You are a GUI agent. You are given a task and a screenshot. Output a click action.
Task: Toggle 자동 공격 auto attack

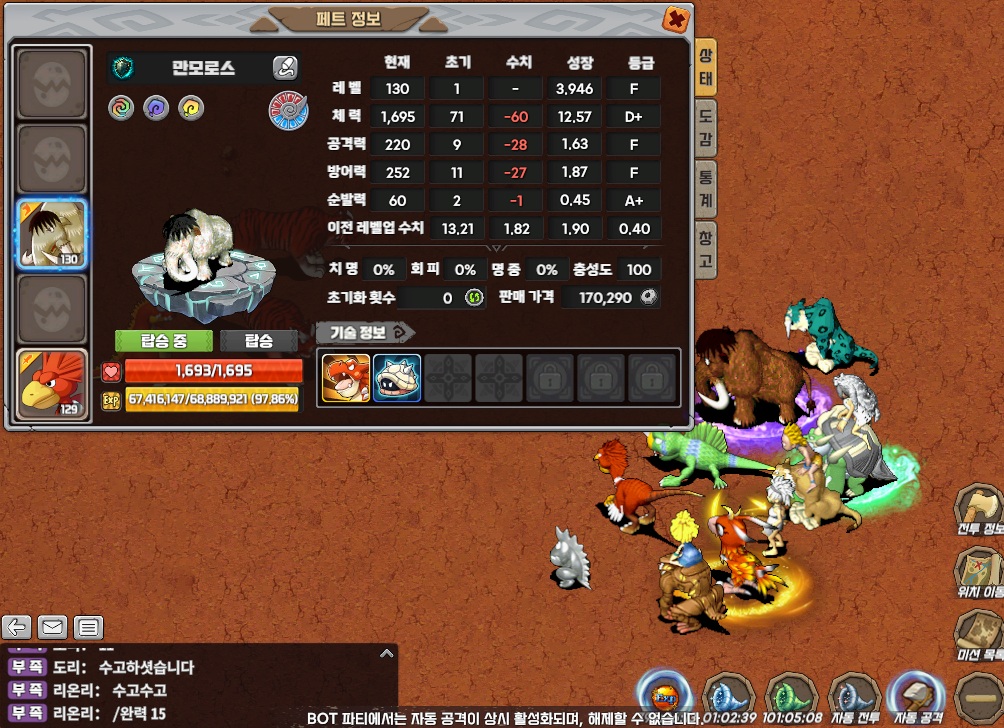(x=917, y=695)
